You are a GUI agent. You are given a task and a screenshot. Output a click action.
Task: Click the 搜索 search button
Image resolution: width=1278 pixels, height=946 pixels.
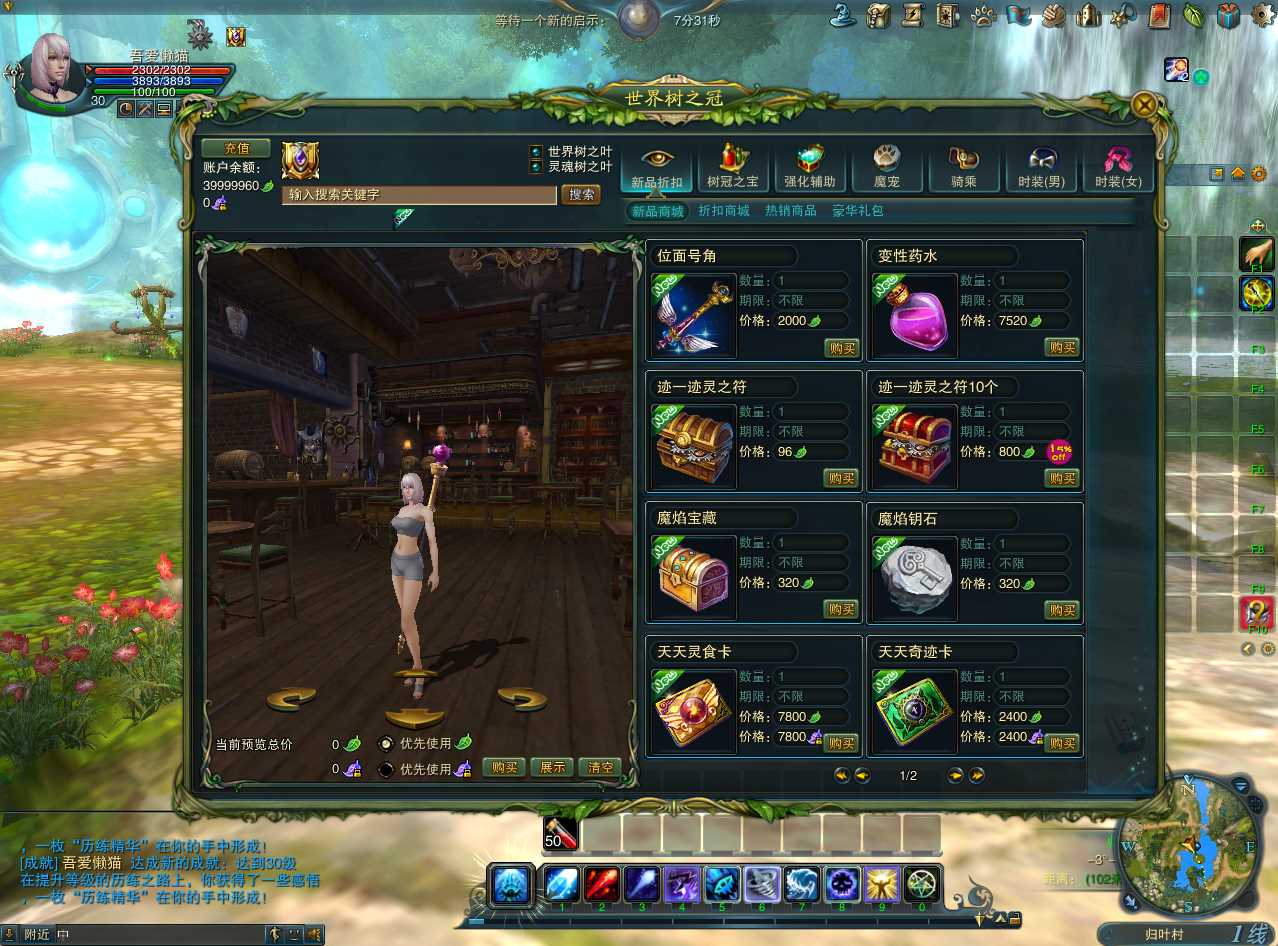[x=581, y=194]
